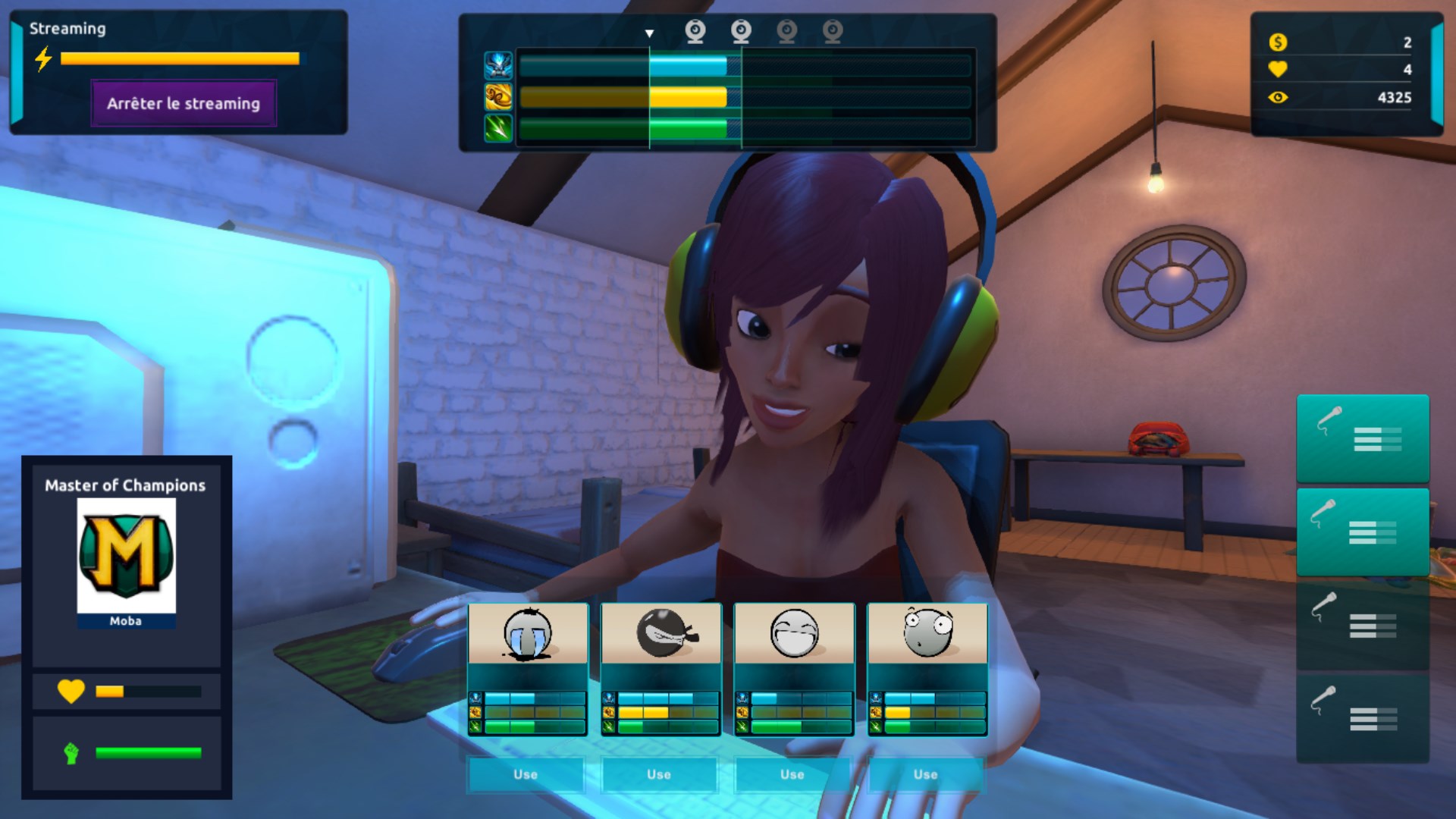This screenshot has width=1456, height=819.
Task: Click the Master of Champions Moba logo
Action: tap(126, 554)
